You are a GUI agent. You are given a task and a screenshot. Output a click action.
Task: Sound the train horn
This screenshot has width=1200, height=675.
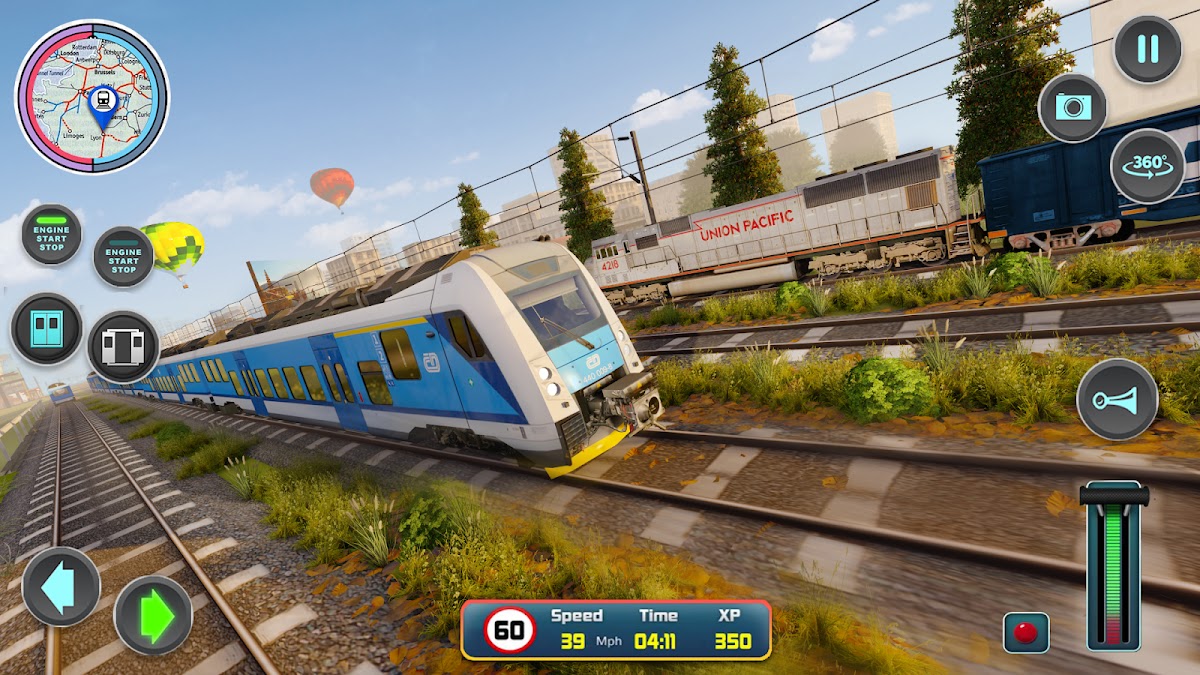coord(1117,399)
